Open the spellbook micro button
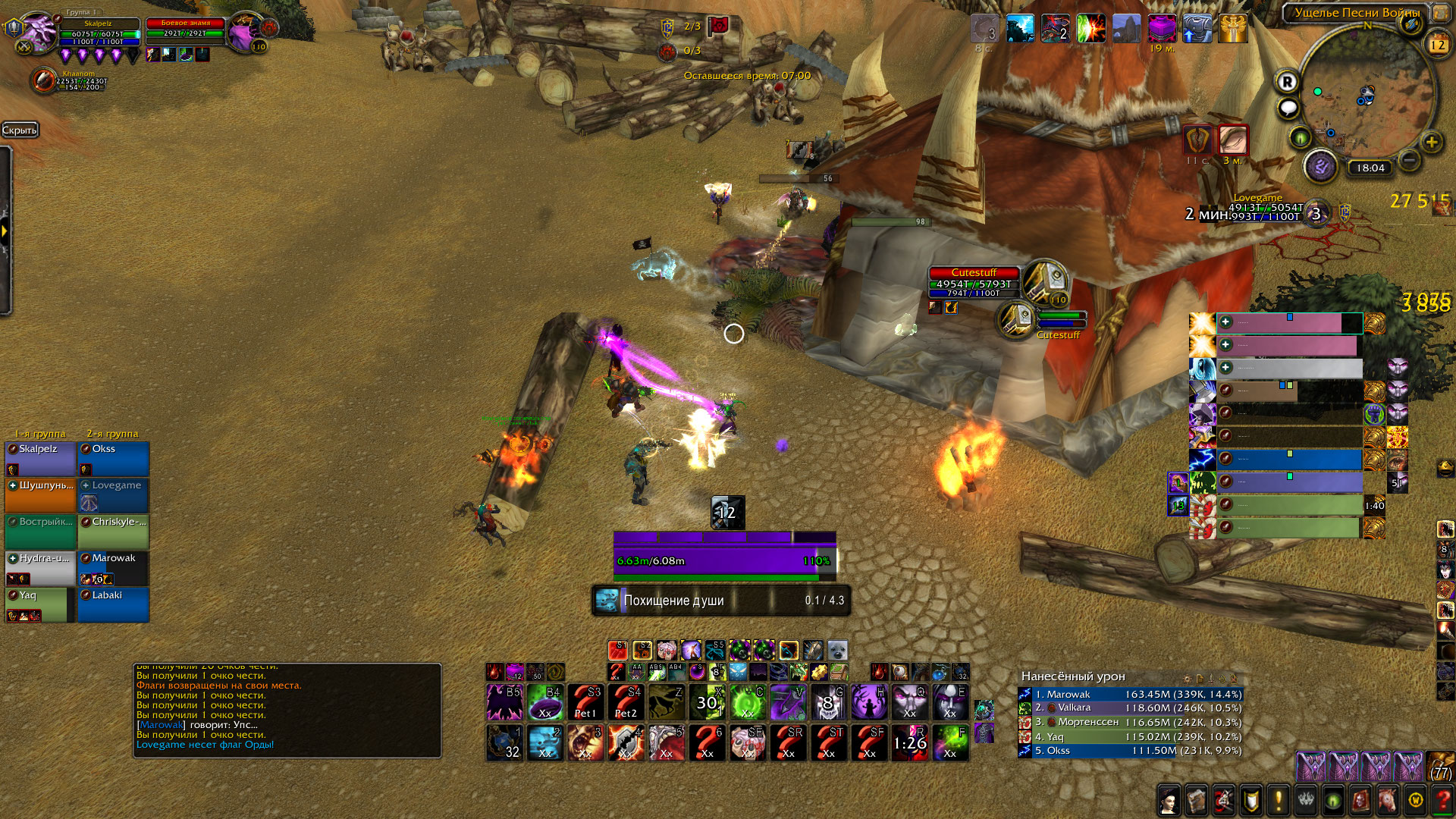1456x819 pixels. point(1197,799)
